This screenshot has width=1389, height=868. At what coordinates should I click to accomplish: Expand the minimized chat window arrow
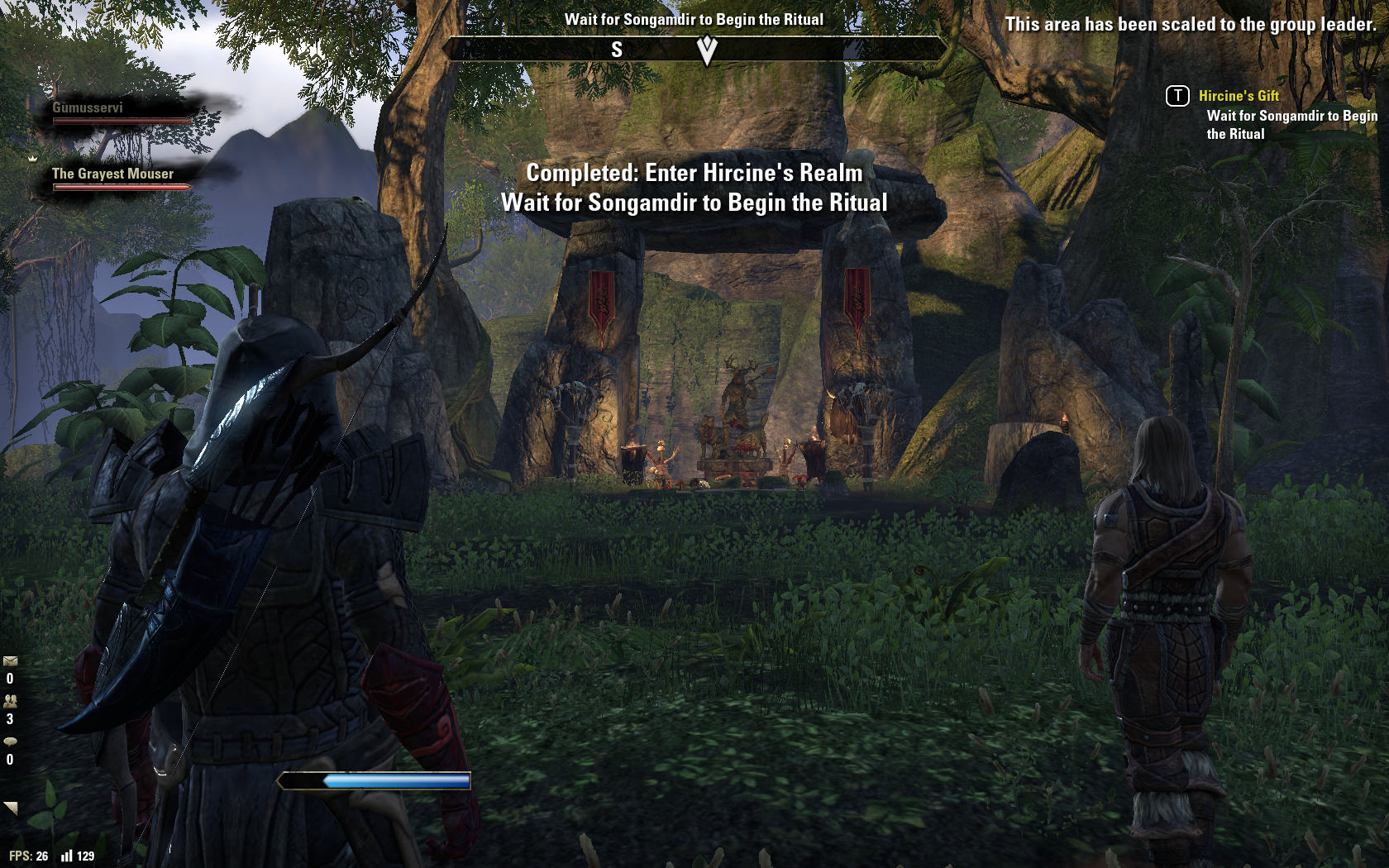coord(11,808)
